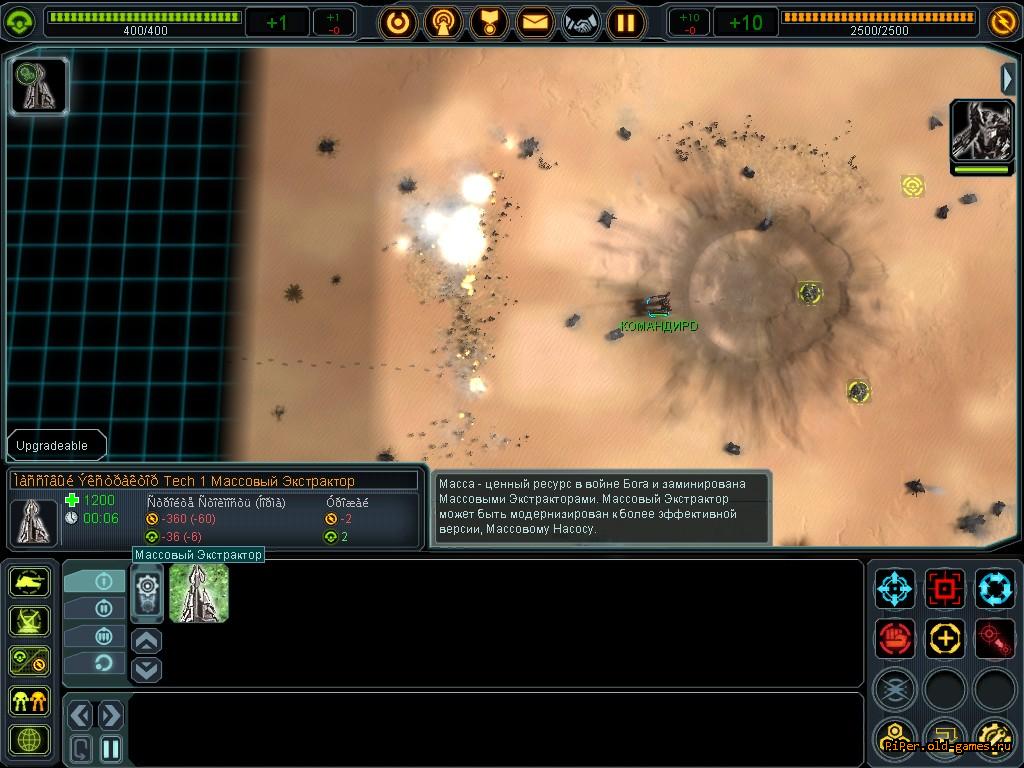This screenshot has height=768, width=1024.
Task: Toggle the tank military overlay button
Action: pyautogui.click(x=30, y=582)
